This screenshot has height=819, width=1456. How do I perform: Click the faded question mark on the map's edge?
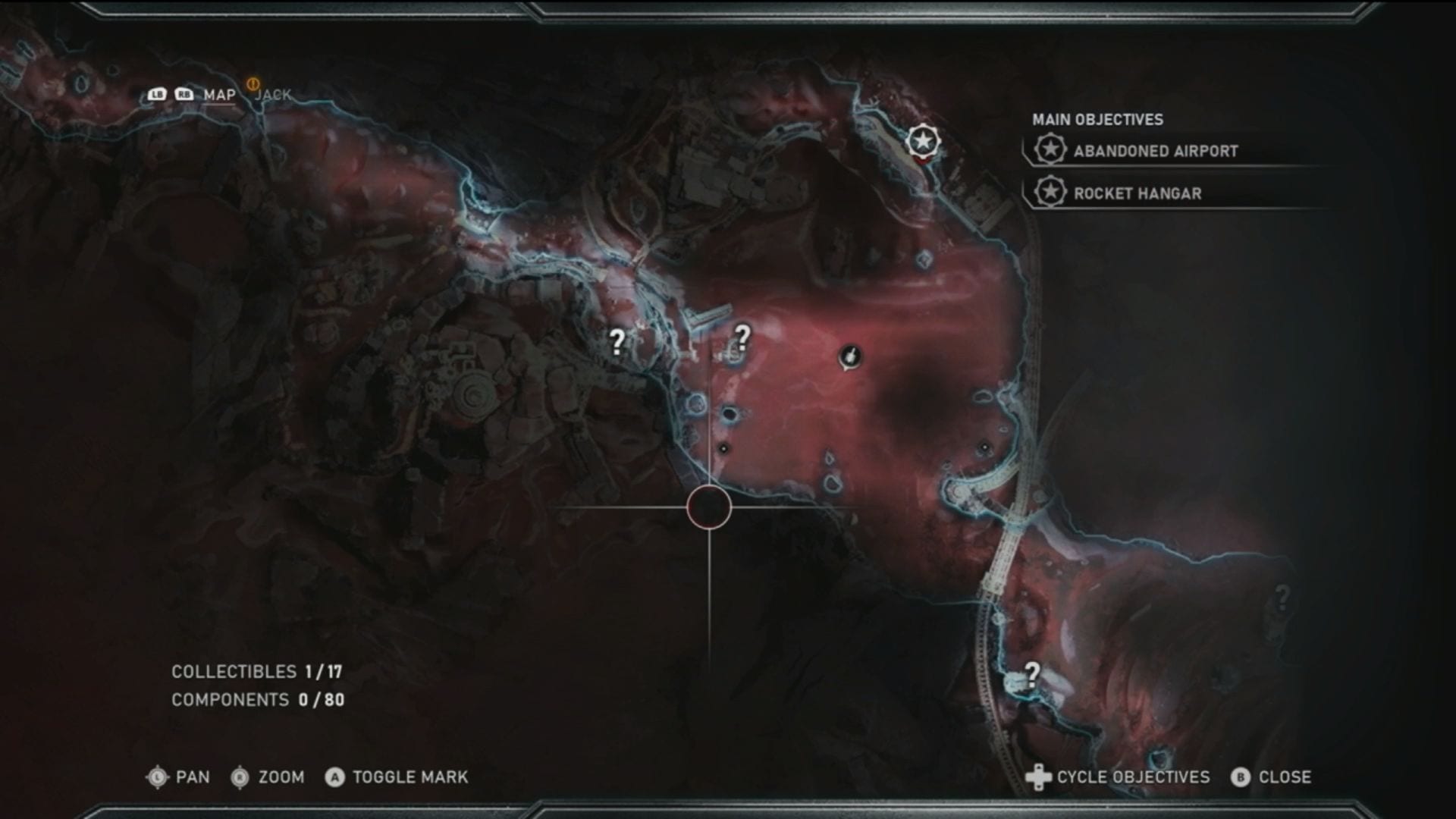[x=1282, y=598]
